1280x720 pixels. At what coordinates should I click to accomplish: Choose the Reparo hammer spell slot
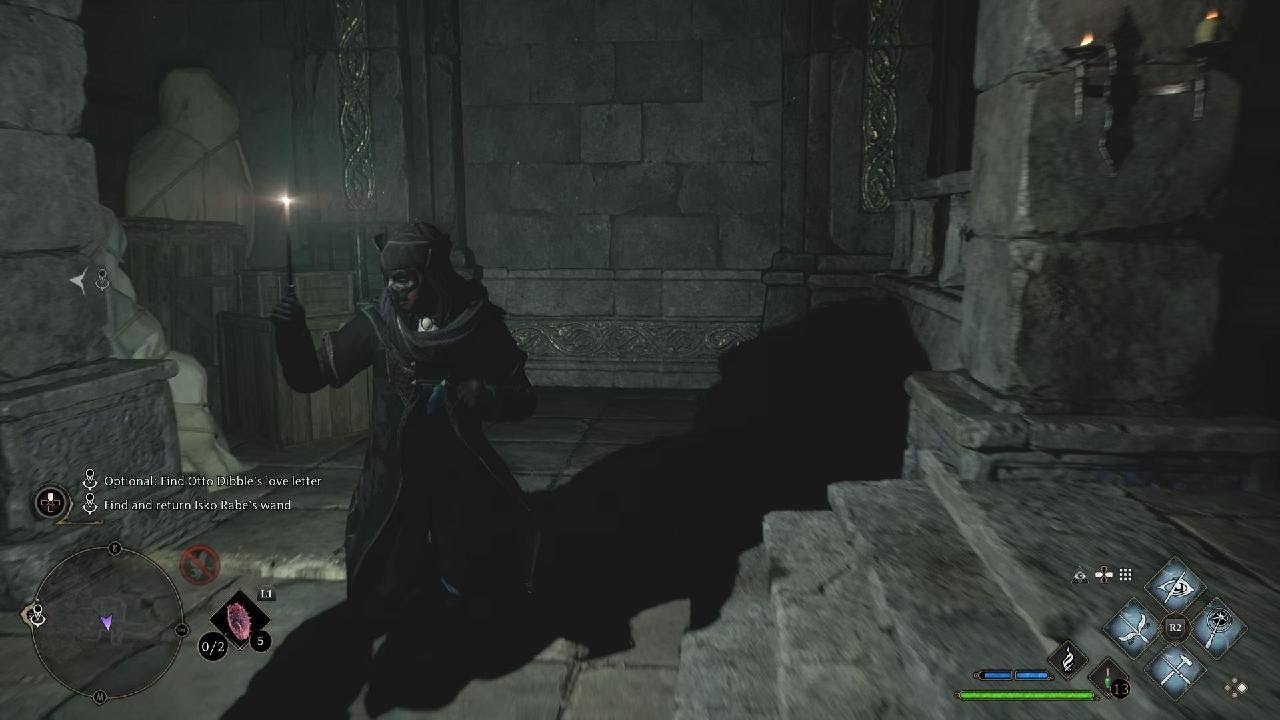[1175, 669]
